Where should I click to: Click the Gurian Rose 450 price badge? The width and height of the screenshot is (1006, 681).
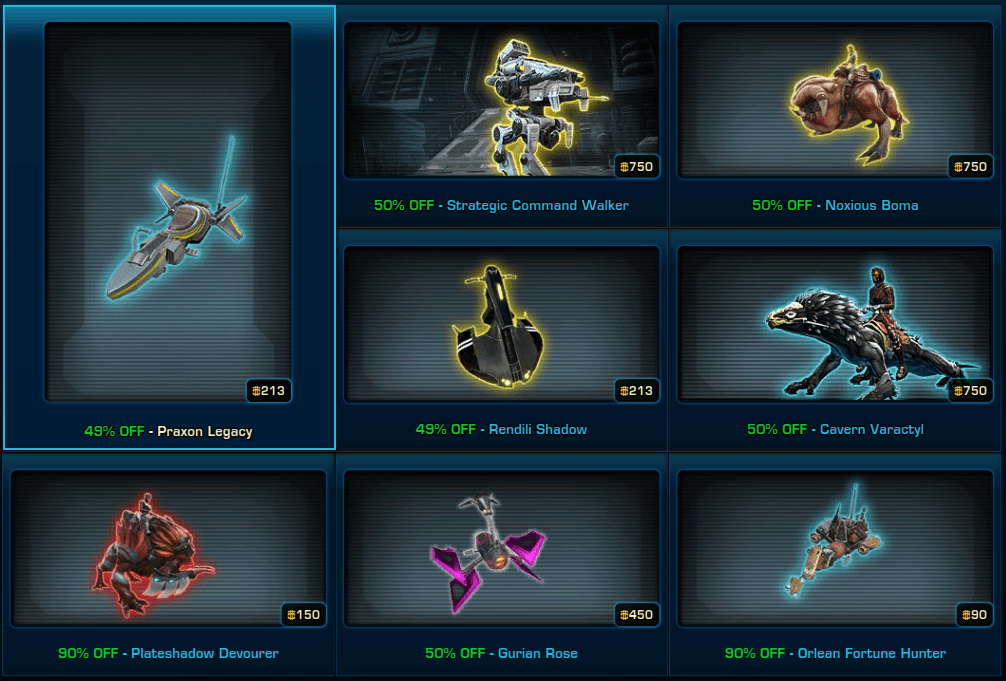[x=636, y=614]
